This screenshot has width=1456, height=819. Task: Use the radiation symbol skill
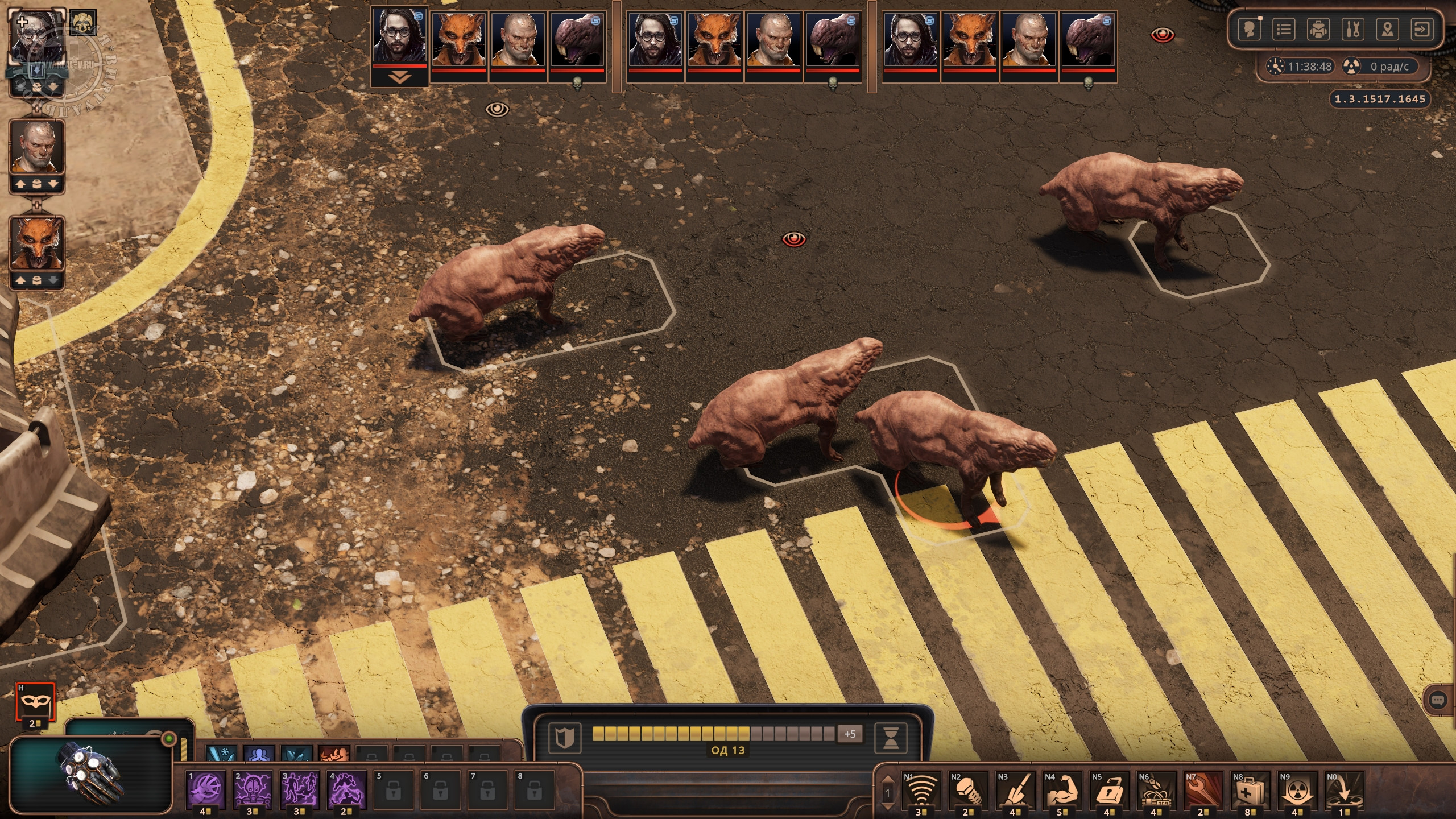point(1297,789)
